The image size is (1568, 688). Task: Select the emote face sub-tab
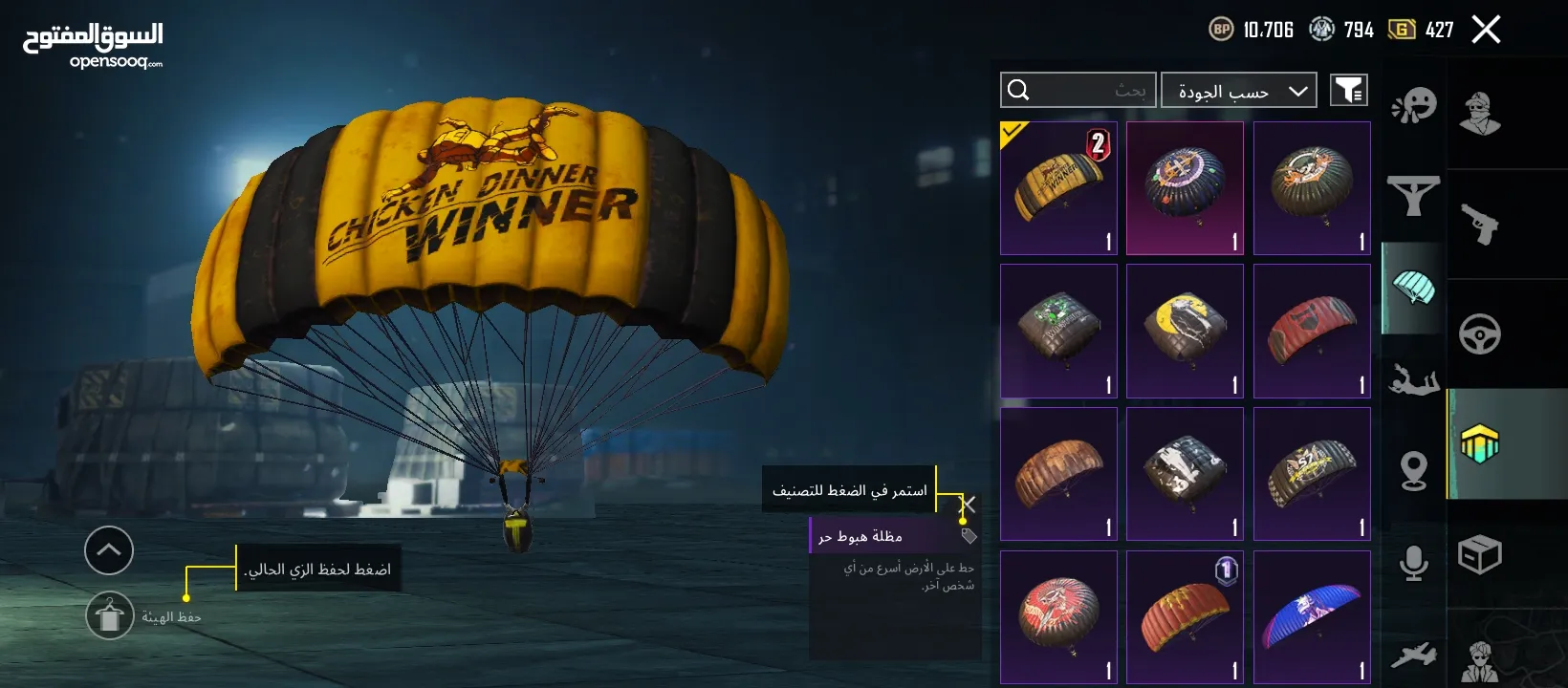coord(1413,105)
